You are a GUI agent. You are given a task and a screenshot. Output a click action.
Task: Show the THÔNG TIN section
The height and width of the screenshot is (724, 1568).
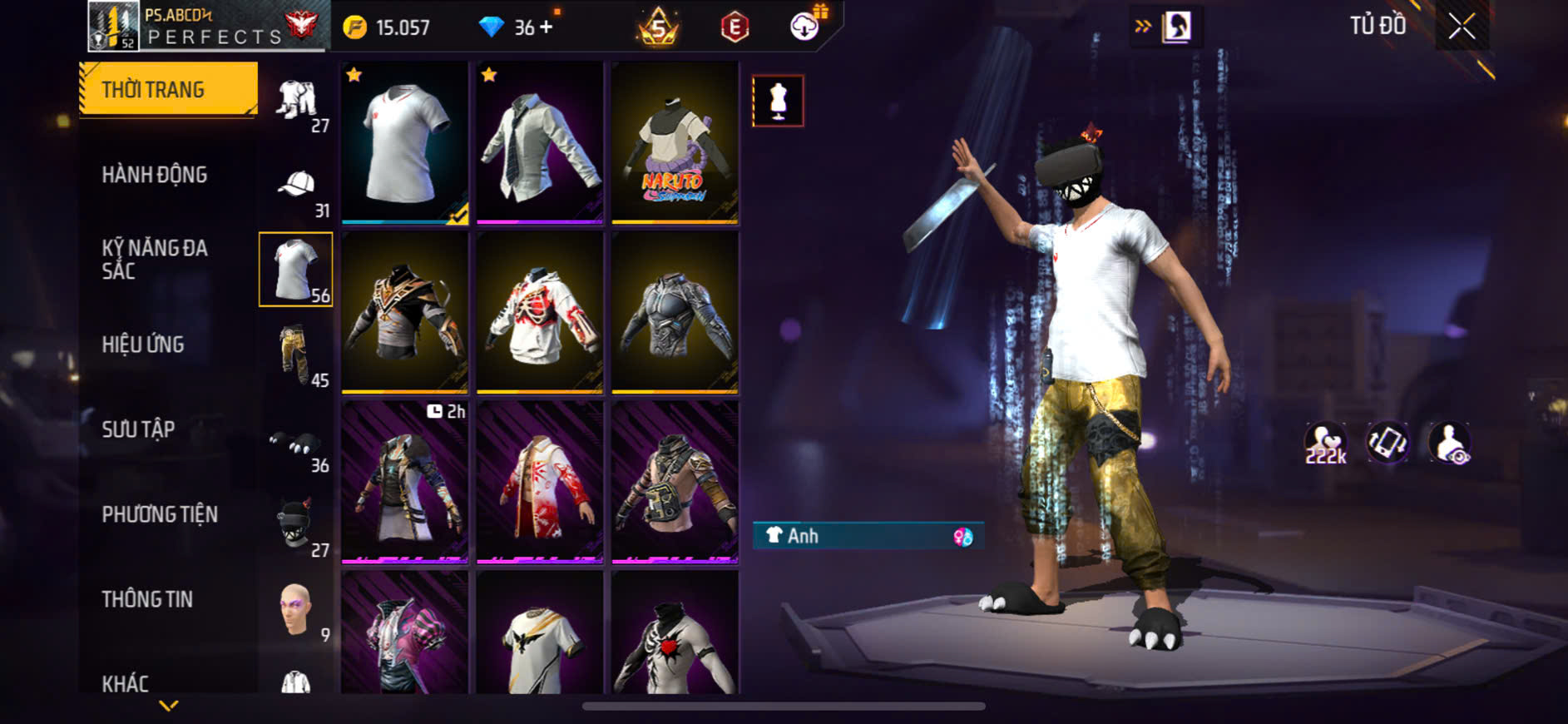coord(147,599)
